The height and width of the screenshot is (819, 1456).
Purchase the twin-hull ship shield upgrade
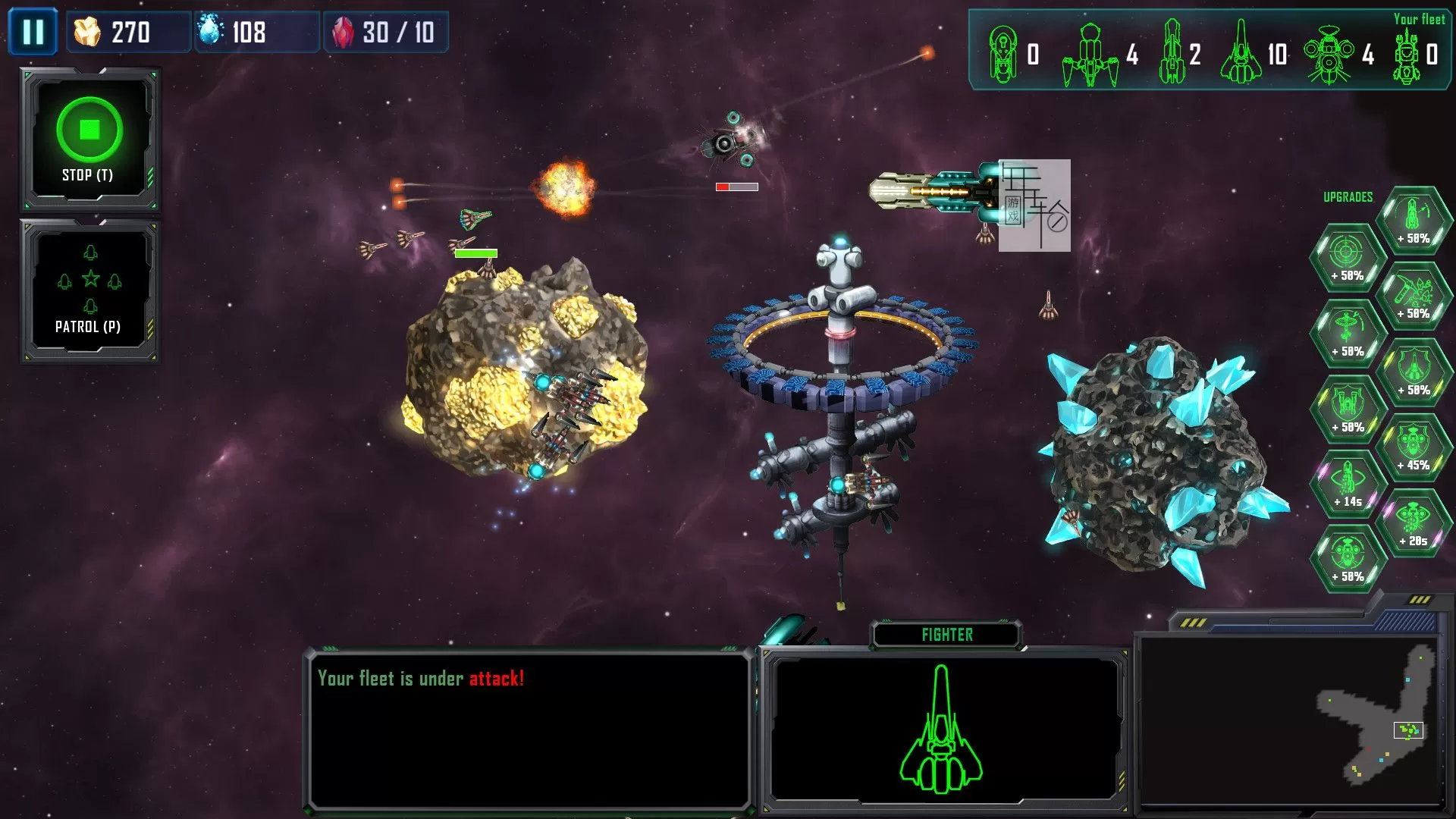coord(1348,409)
